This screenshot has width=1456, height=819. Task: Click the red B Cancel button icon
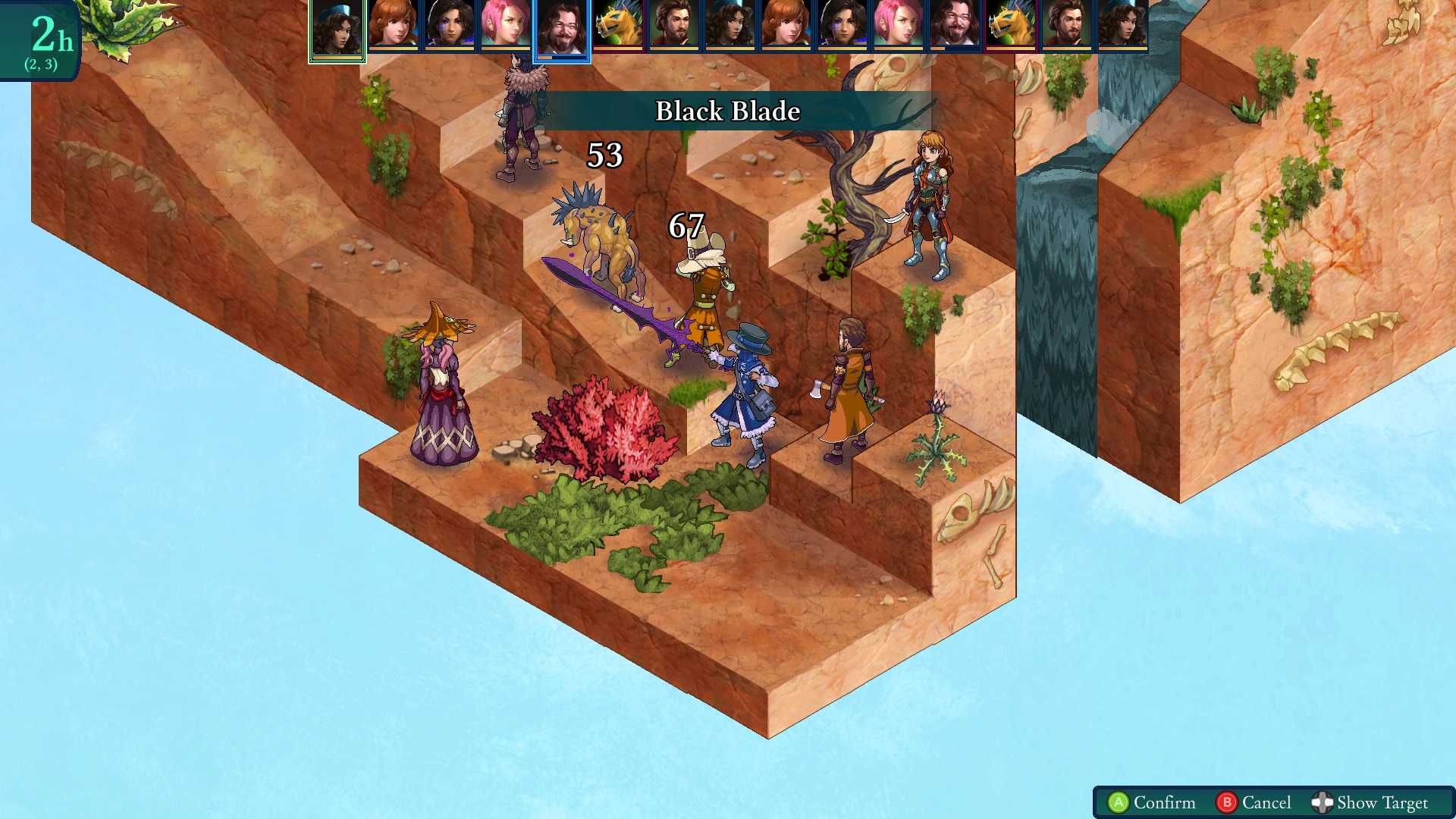pyautogui.click(x=1228, y=802)
